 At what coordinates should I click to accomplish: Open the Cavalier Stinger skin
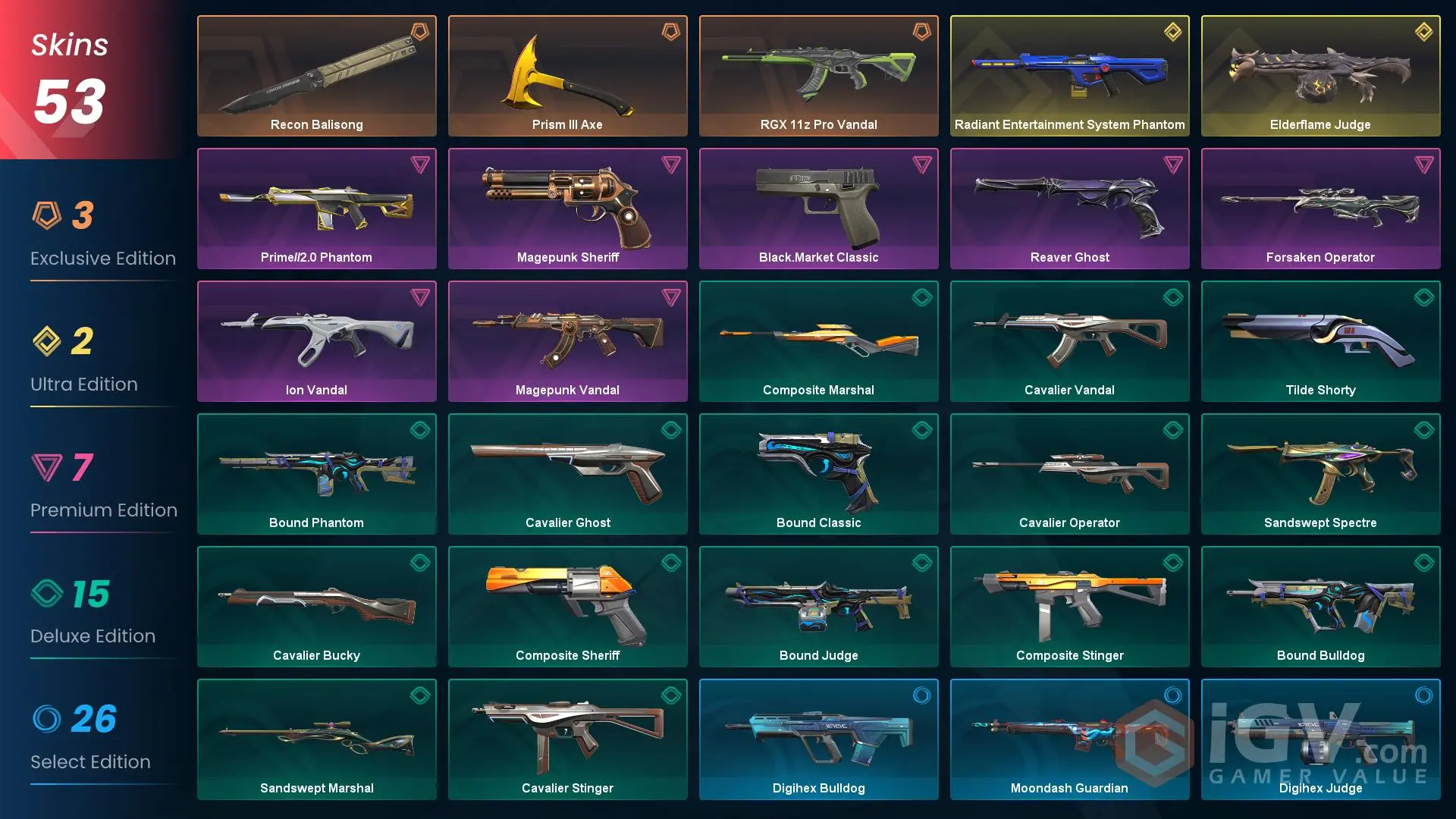[567, 739]
